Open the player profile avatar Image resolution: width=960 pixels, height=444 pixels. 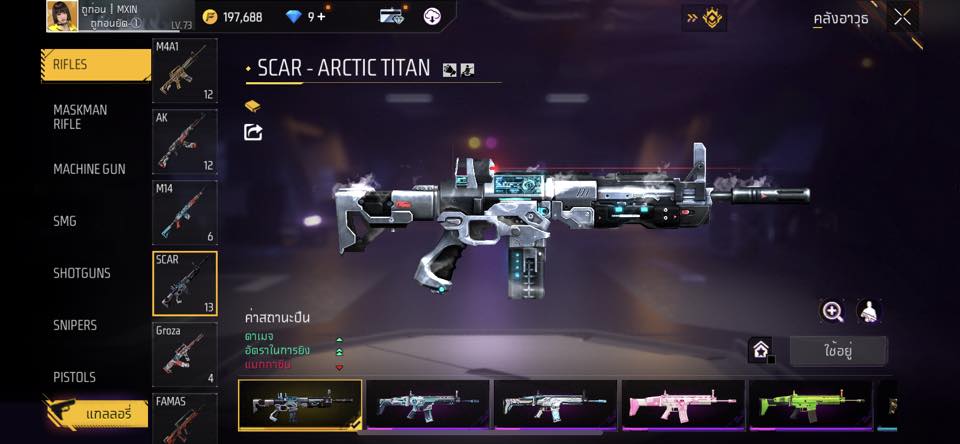pos(60,15)
